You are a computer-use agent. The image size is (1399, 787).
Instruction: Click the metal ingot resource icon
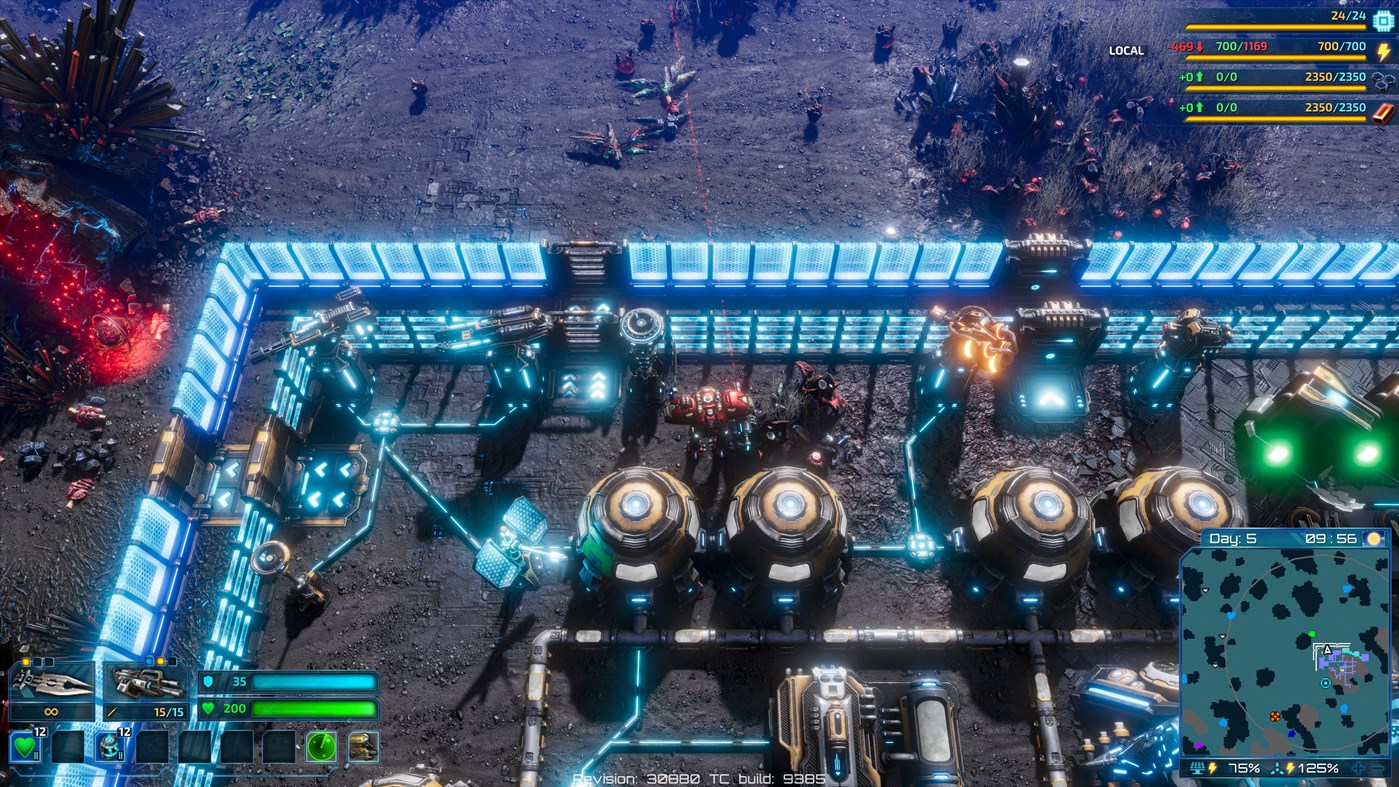(1381, 110)
